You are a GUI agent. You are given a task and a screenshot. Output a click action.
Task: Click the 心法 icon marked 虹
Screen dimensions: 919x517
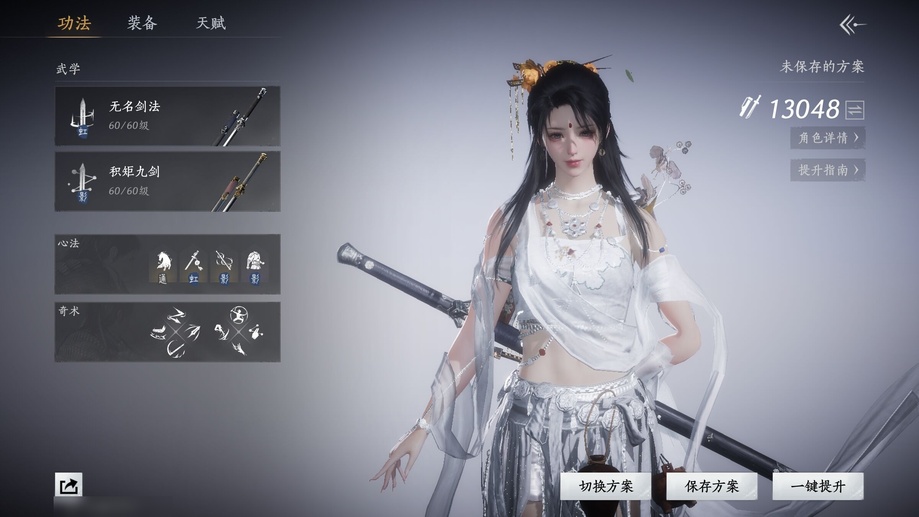[x=194, y=264]
